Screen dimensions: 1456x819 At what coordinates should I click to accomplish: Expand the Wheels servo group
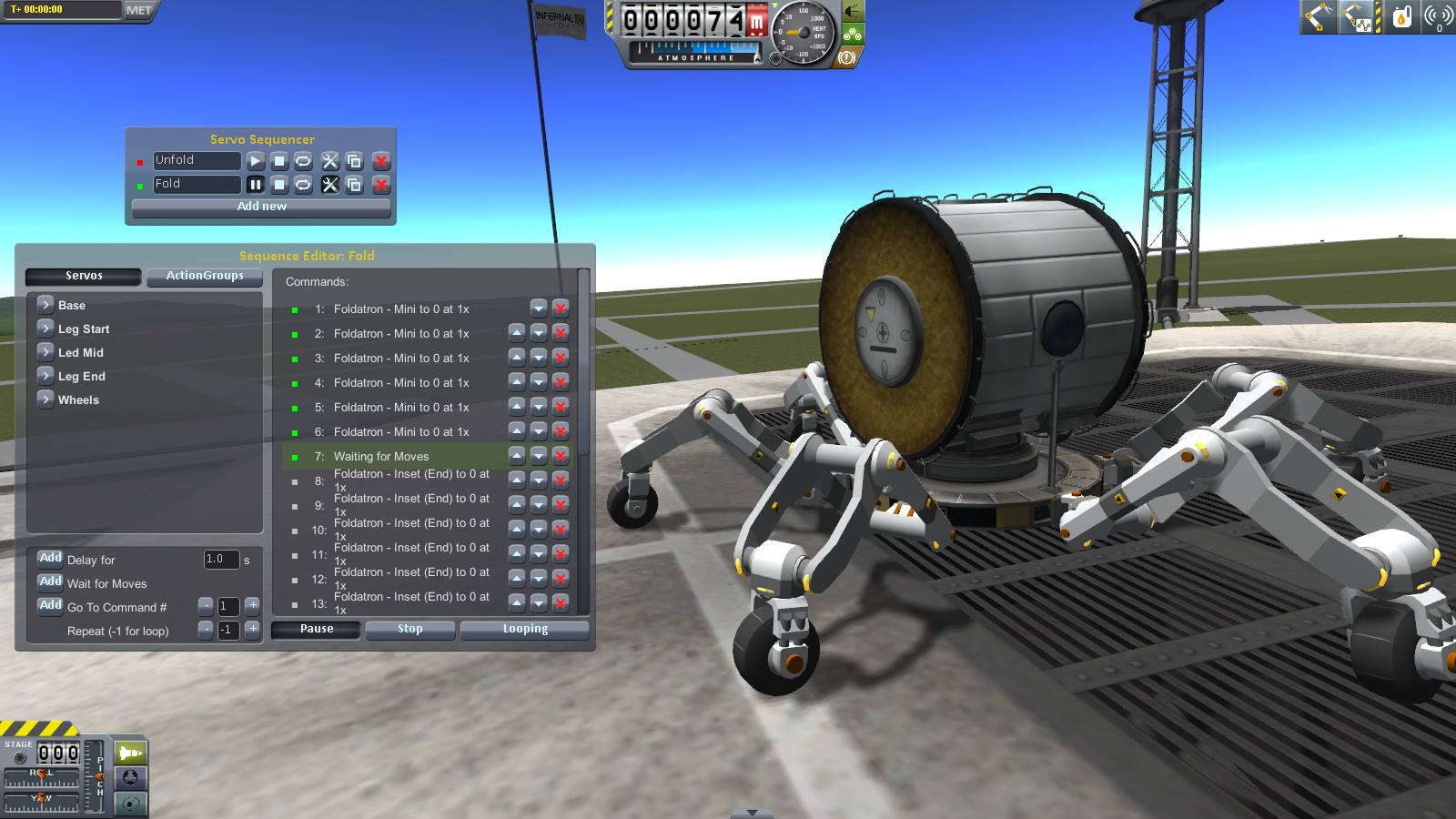pos(45,399)
